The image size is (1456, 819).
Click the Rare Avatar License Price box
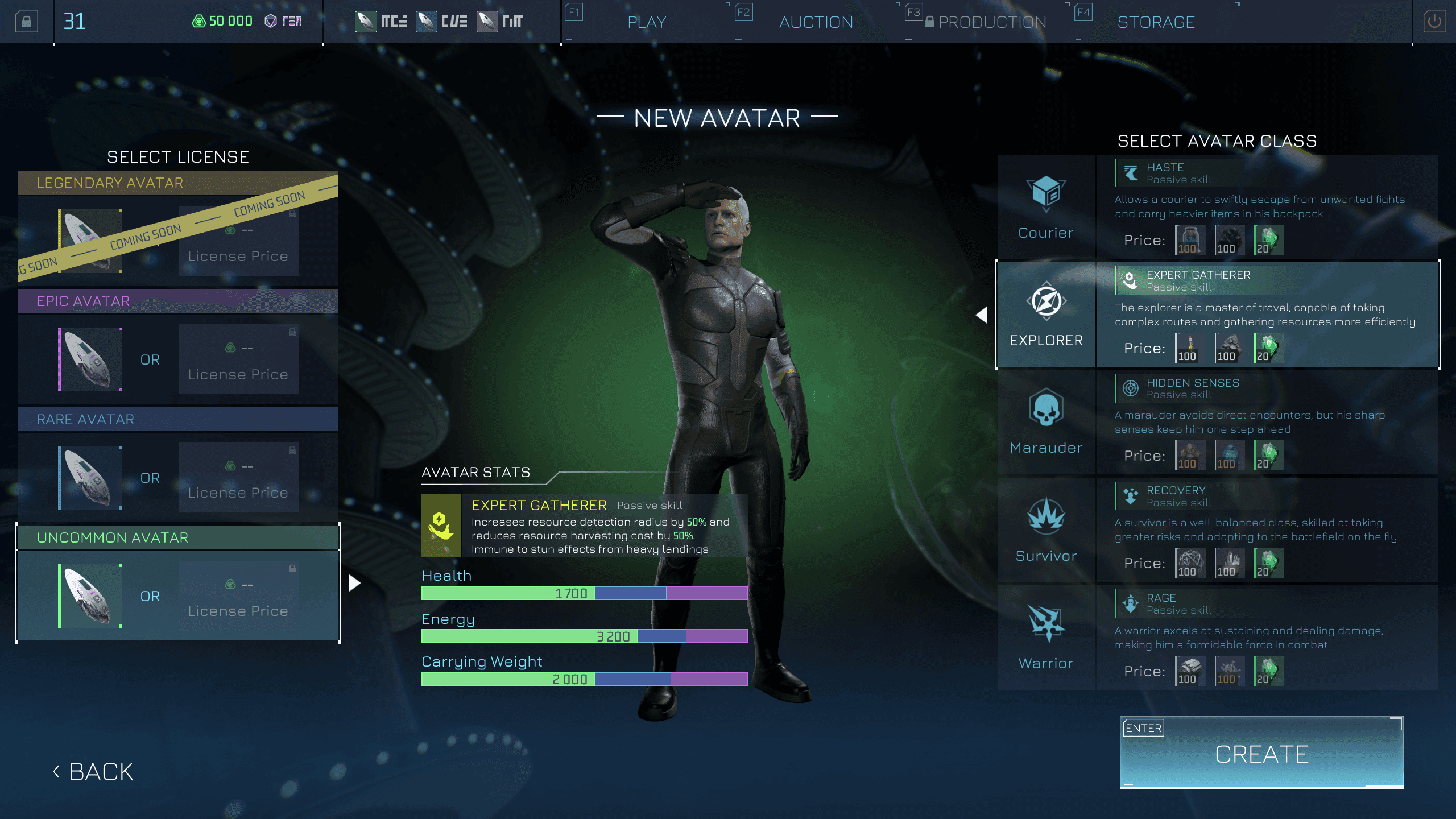pyautogui.click(x=238, y=477)
